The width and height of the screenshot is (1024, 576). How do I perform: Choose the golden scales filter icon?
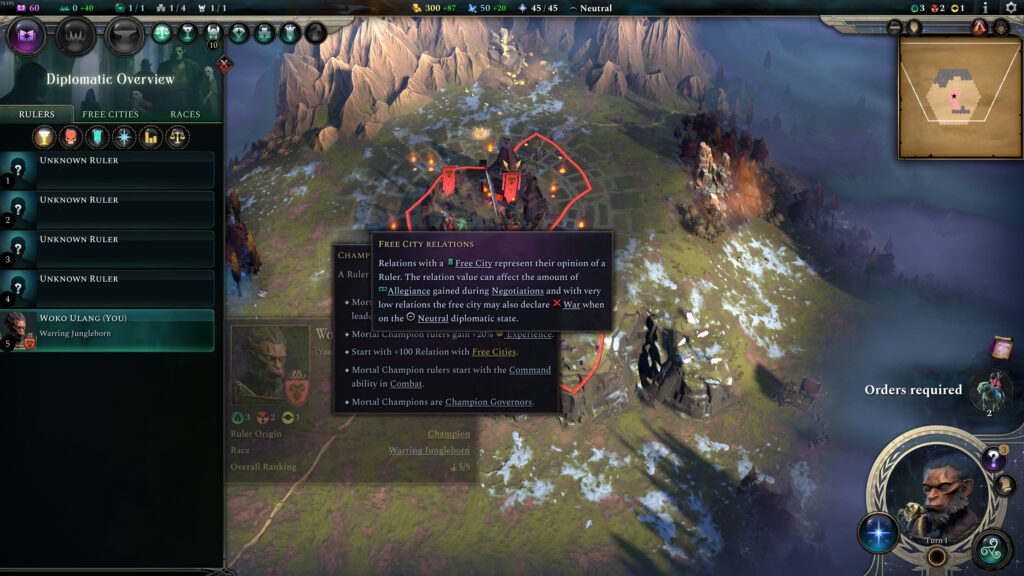178,137
